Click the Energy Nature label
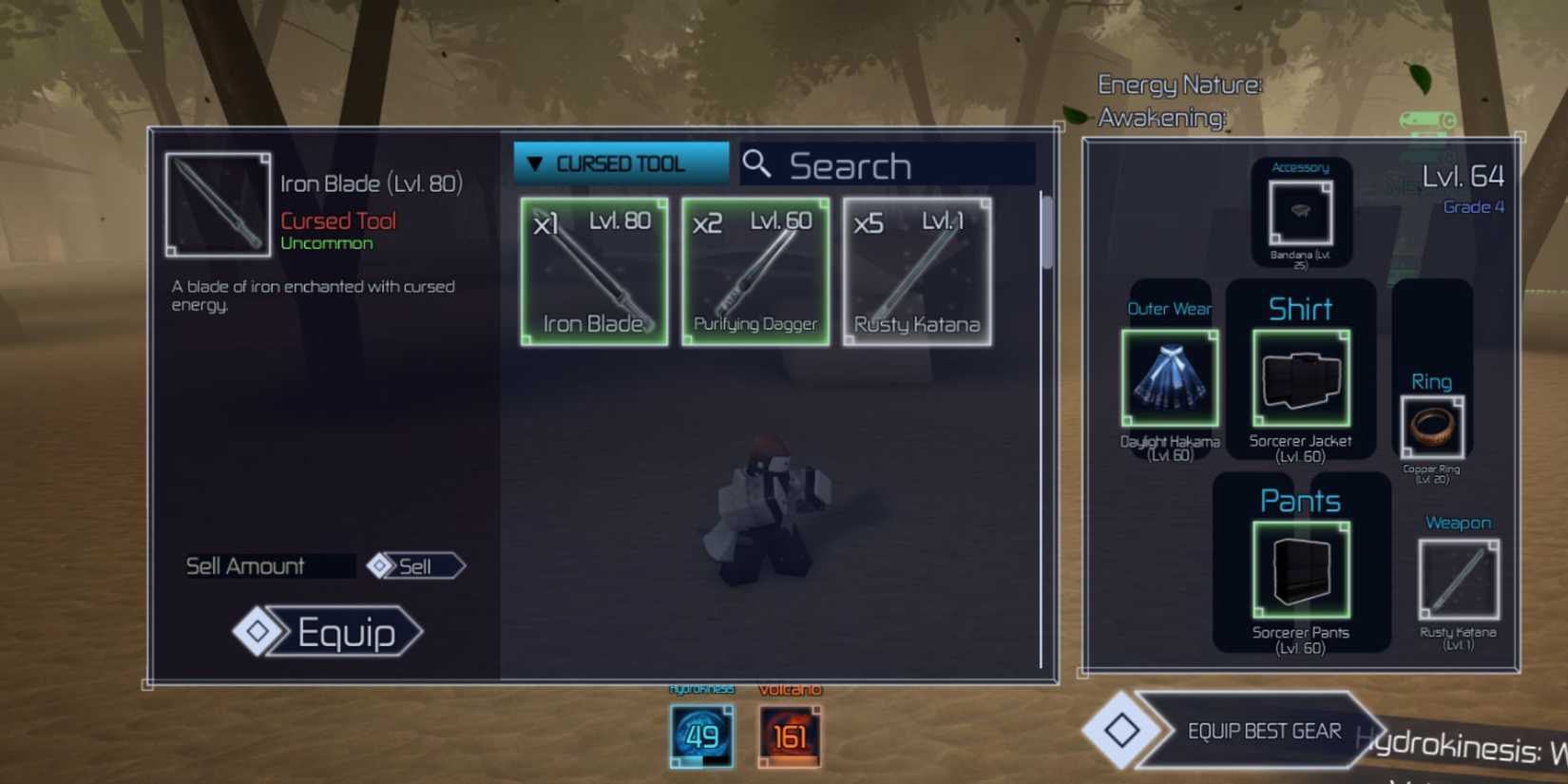 pyautogui.click(x=1180, y=84)
